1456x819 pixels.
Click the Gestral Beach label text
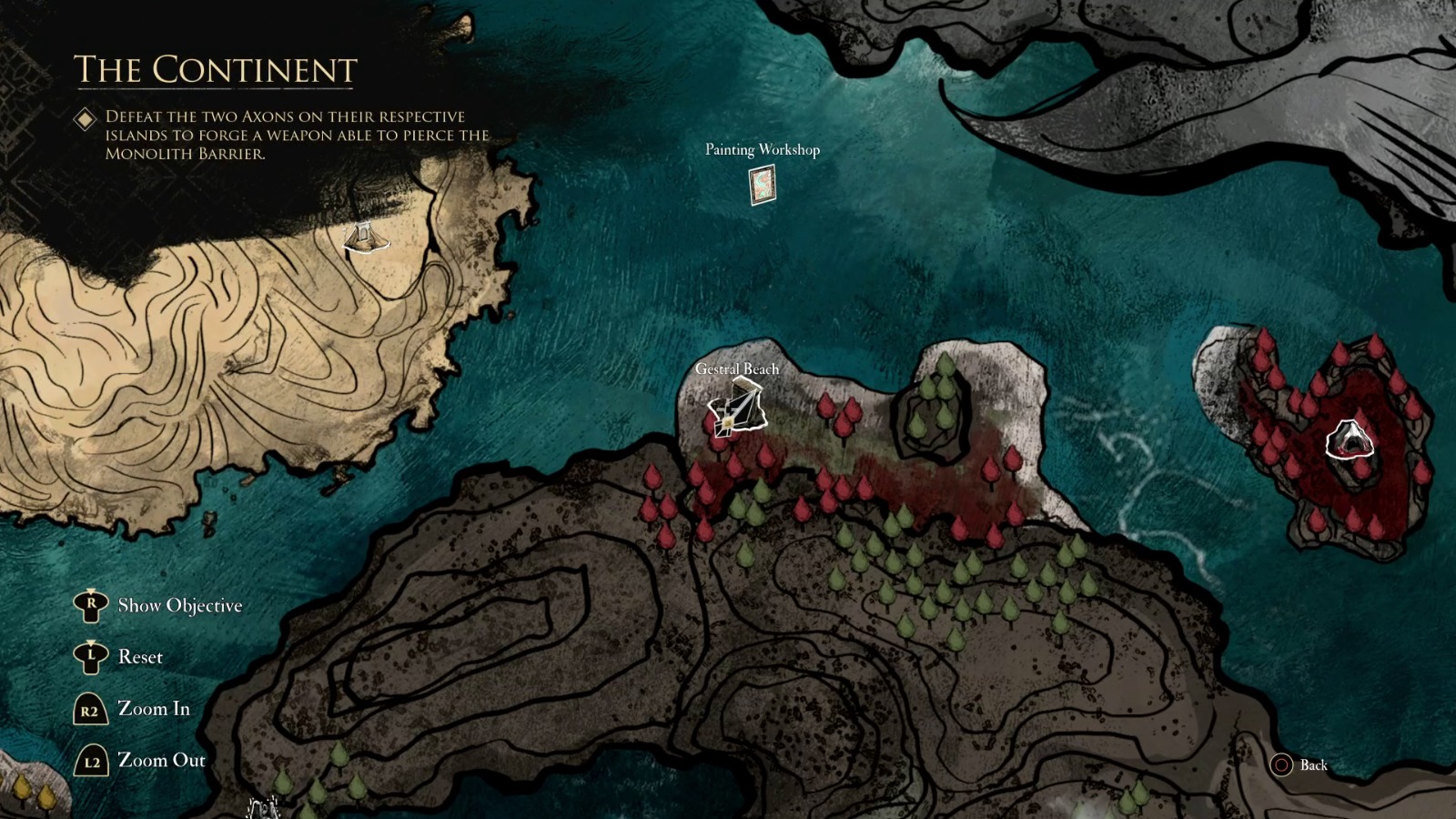pyautogui.click(x=736, y=369)
